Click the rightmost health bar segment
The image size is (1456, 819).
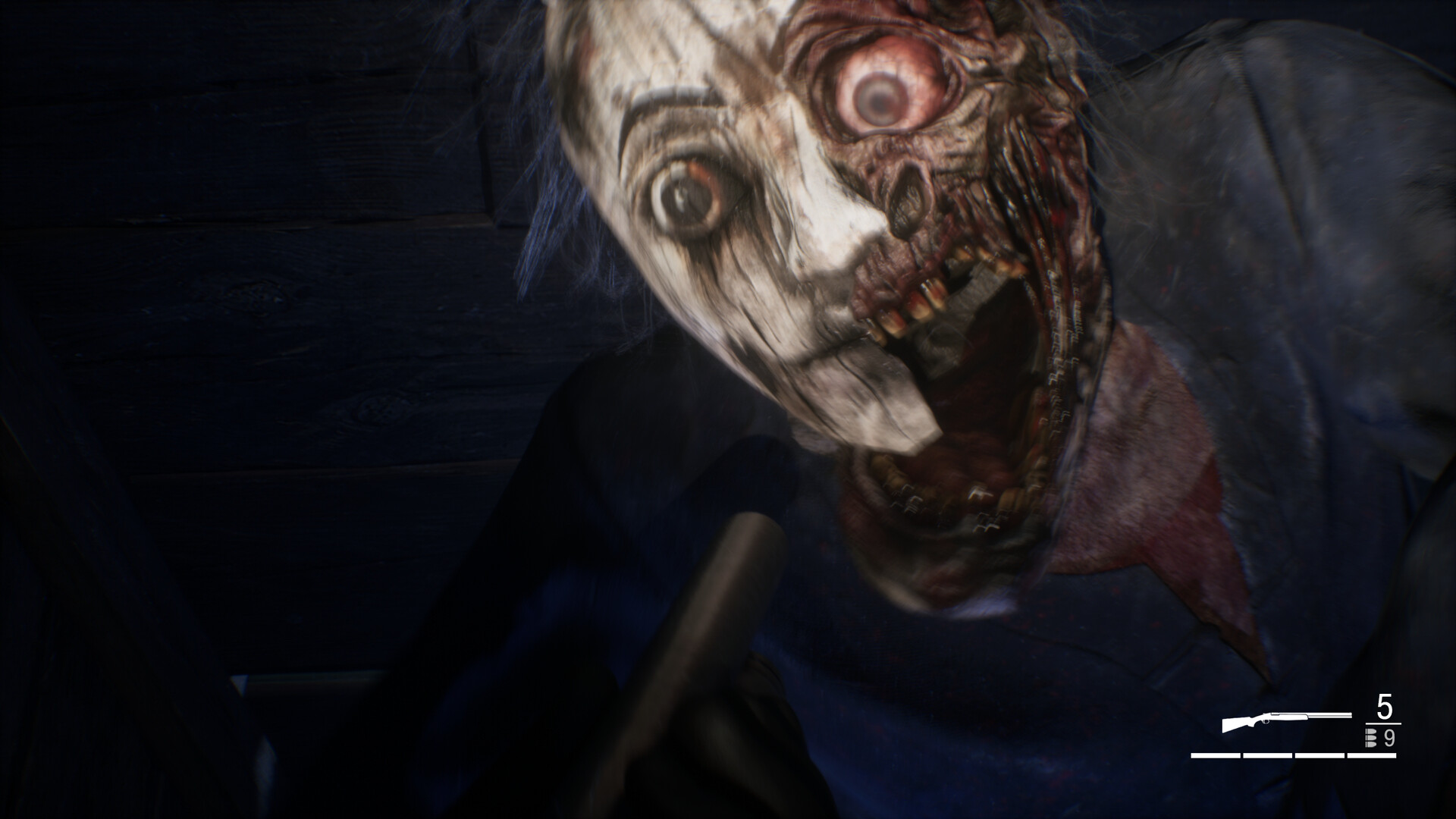click(x=1372, y=756)
